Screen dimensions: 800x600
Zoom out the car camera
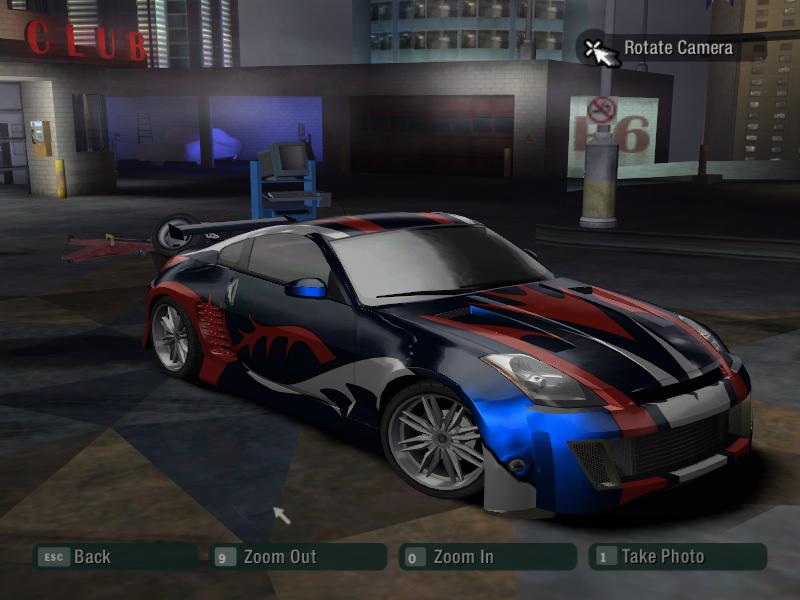tap(279, 557)
